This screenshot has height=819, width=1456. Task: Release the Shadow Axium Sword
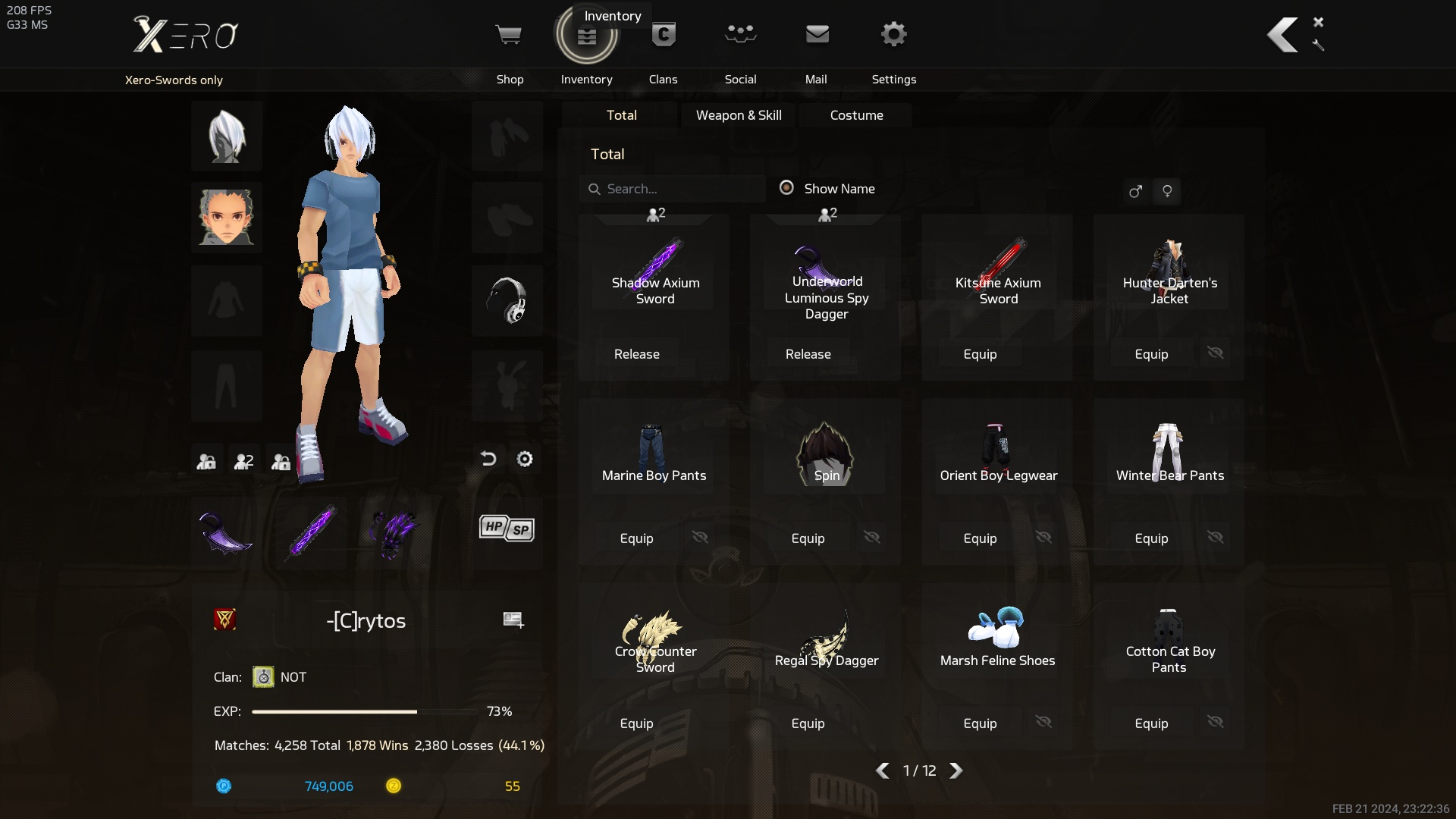tap(637, 354)
